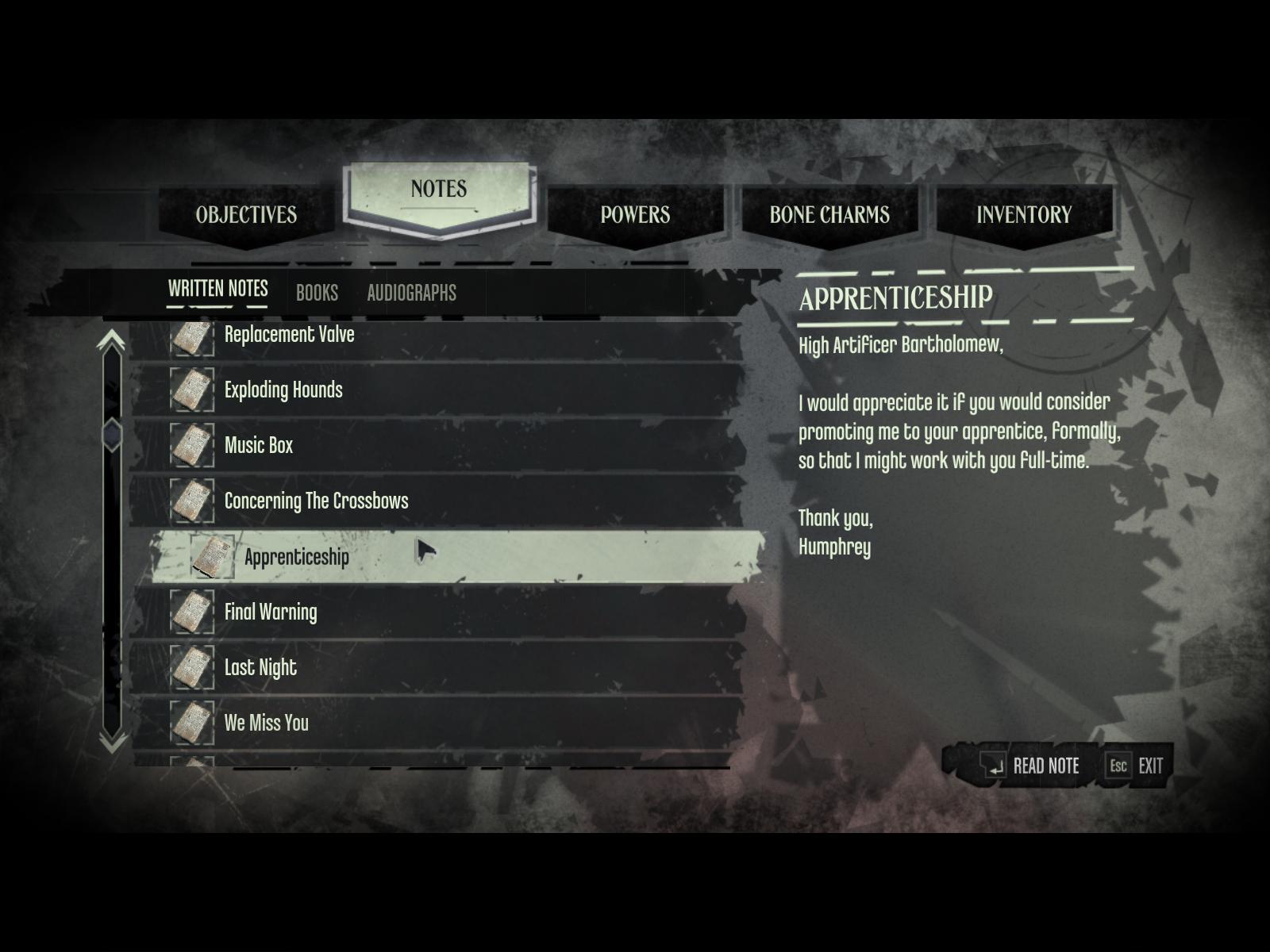
Task: Show the Bone Charms tab
Action: point(829,215)
